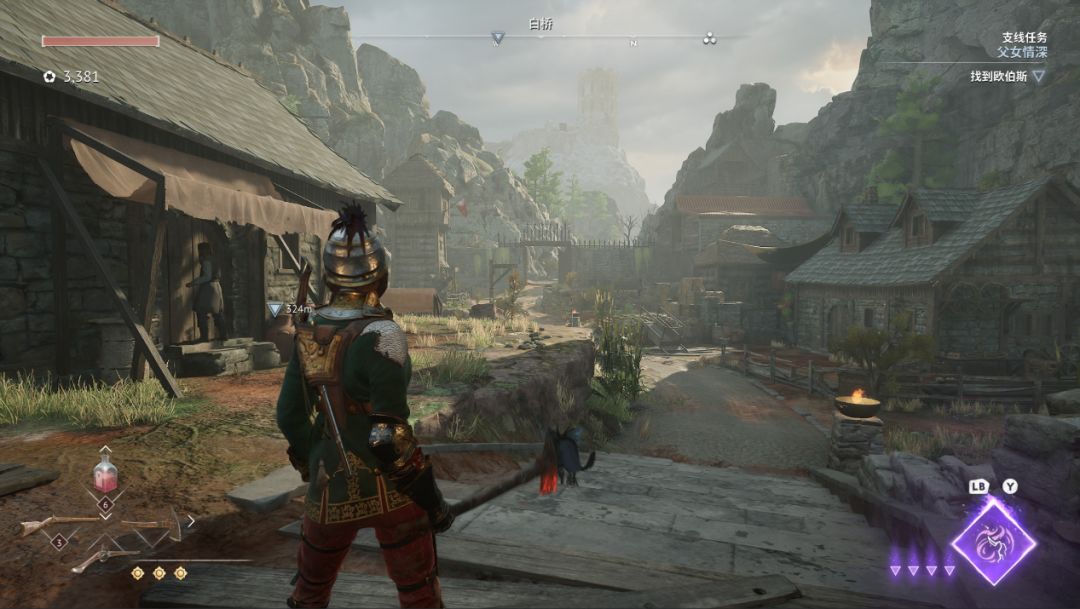Screen dimensions: 1080x609
Task: Select the three-dot marker on the compass
Action: [x=709, y=39]
